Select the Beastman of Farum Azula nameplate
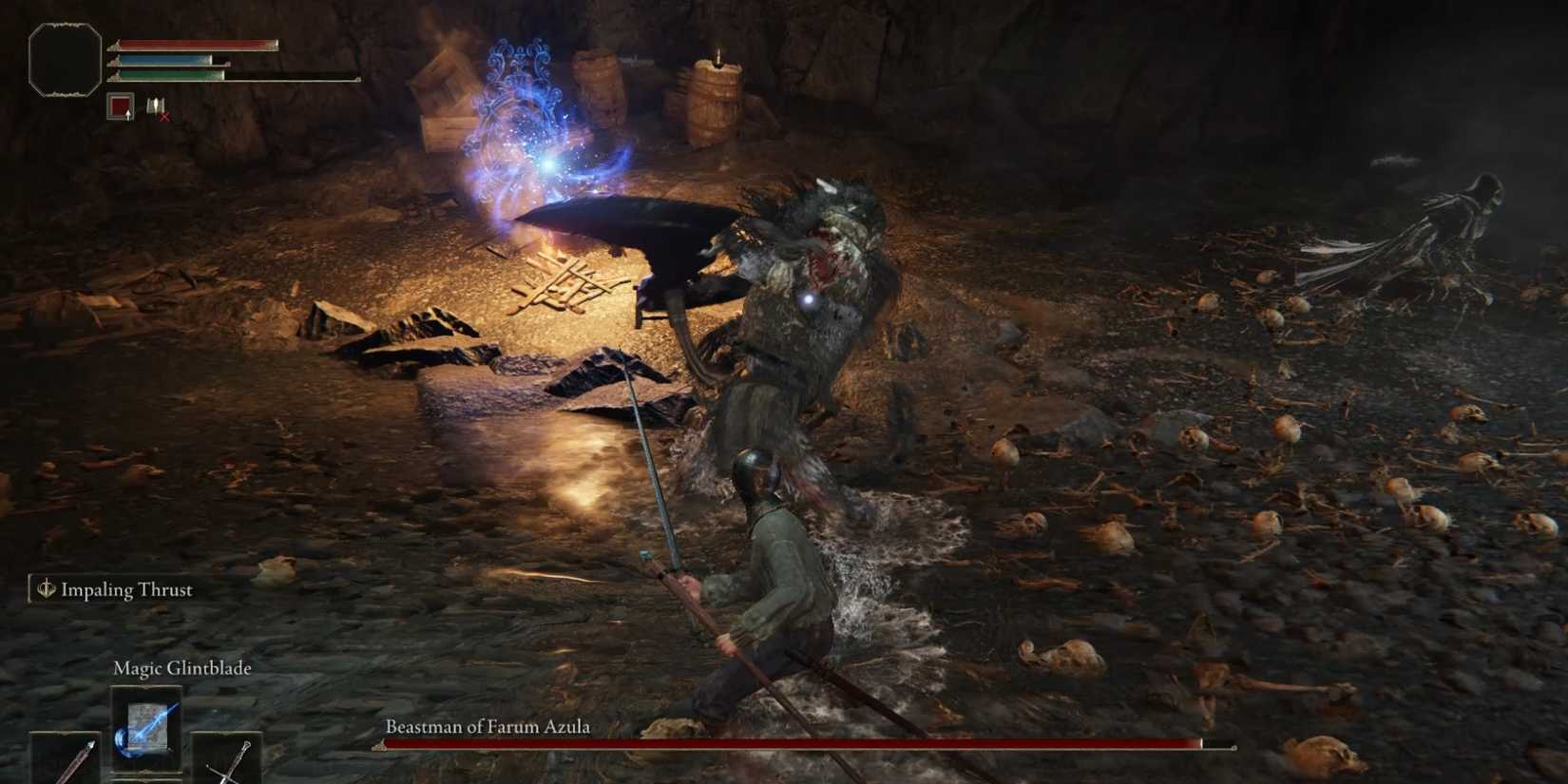Screen dimensions: 1568x784 [x=489, y=725]
